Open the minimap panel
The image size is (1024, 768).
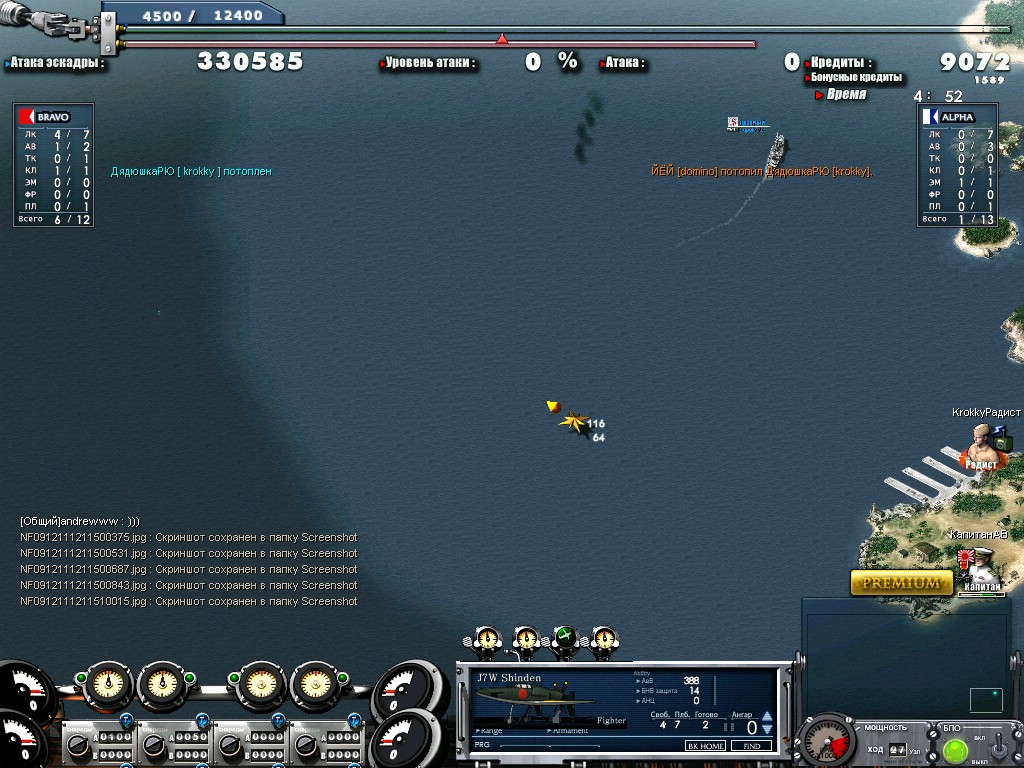tap(906, 655)
